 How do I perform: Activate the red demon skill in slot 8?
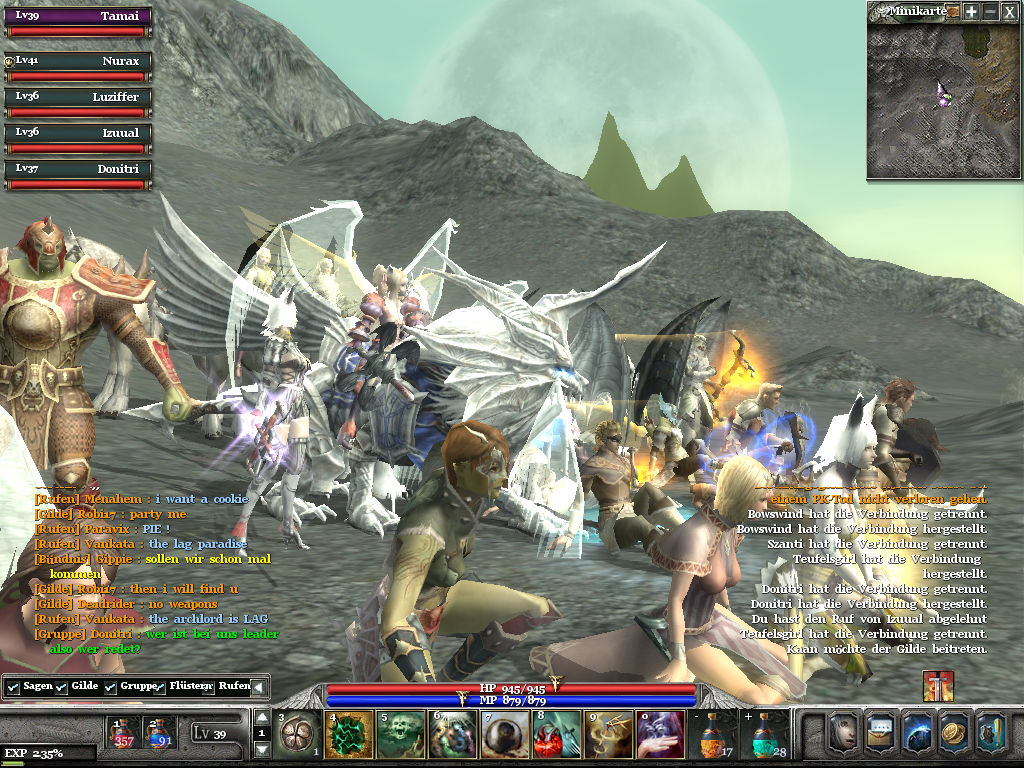557,735
